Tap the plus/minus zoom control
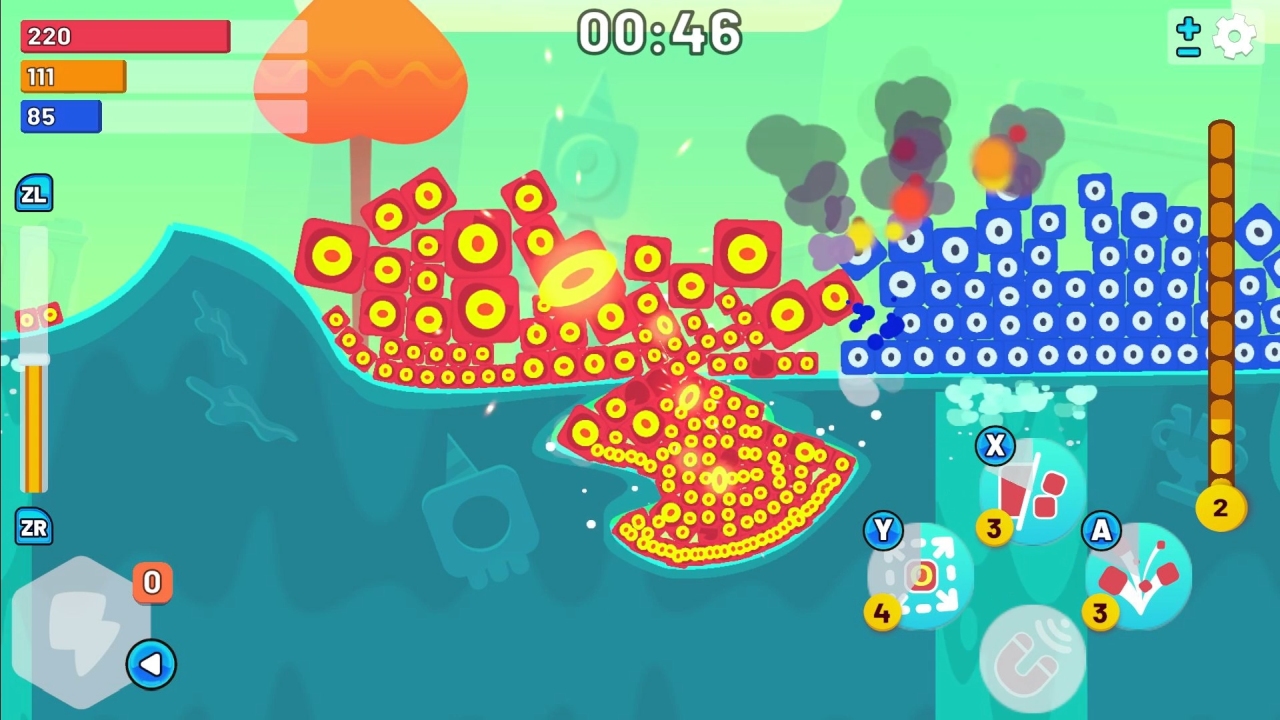Screen dimensions: 1280x720 (1186, 36)
